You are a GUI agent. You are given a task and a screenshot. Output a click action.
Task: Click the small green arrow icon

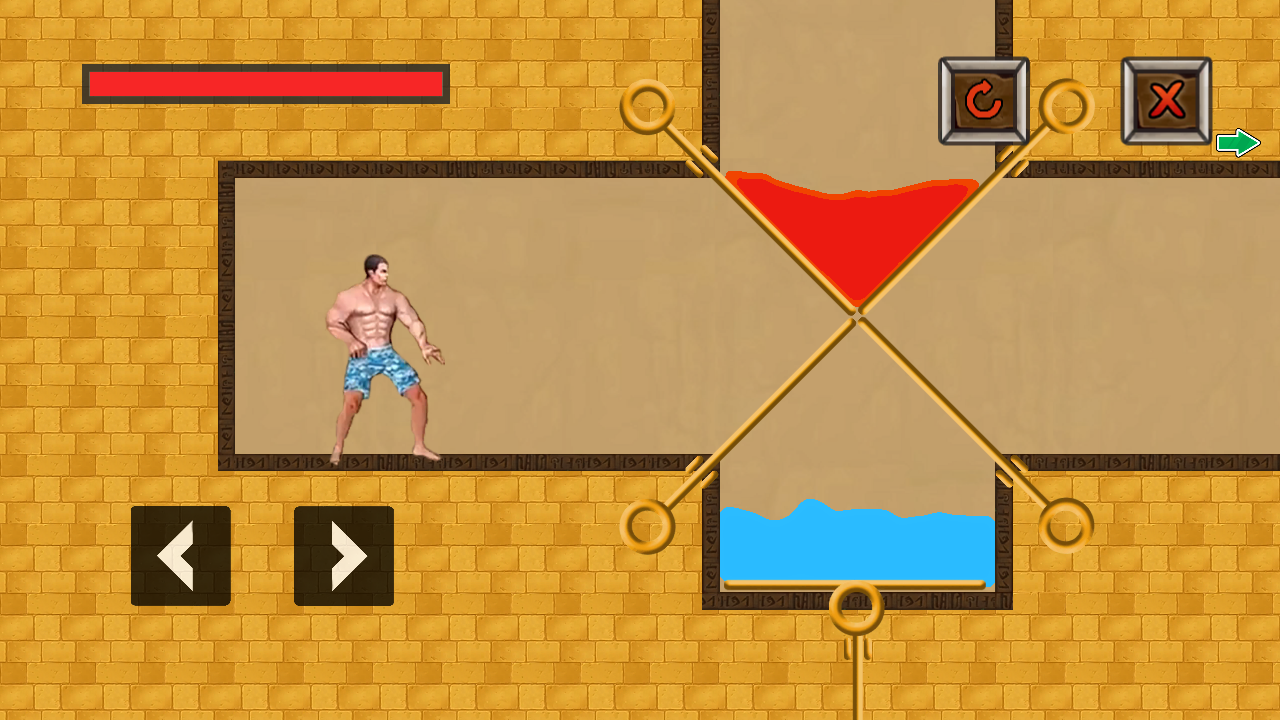[1238, 143]
